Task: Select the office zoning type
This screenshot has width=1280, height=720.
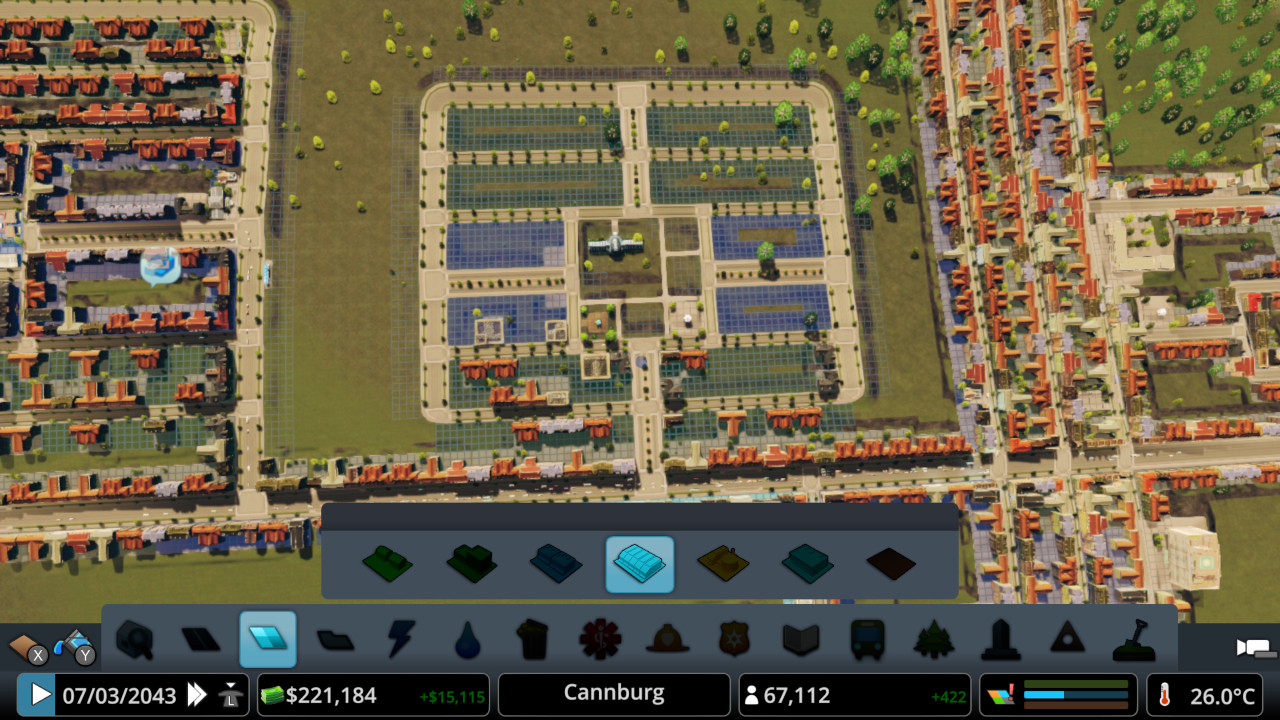Action: [809, 564]
